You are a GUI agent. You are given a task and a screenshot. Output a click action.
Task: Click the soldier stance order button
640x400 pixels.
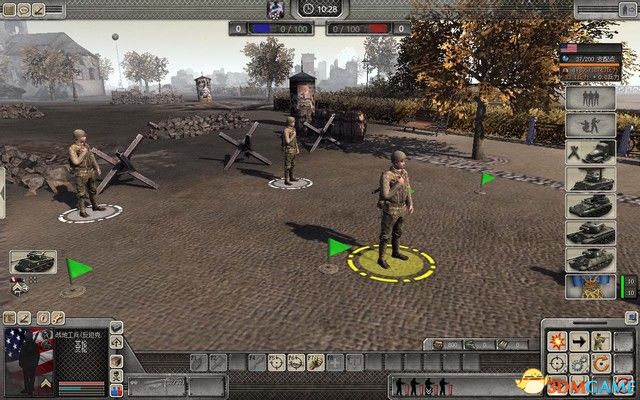coord(602,340)
